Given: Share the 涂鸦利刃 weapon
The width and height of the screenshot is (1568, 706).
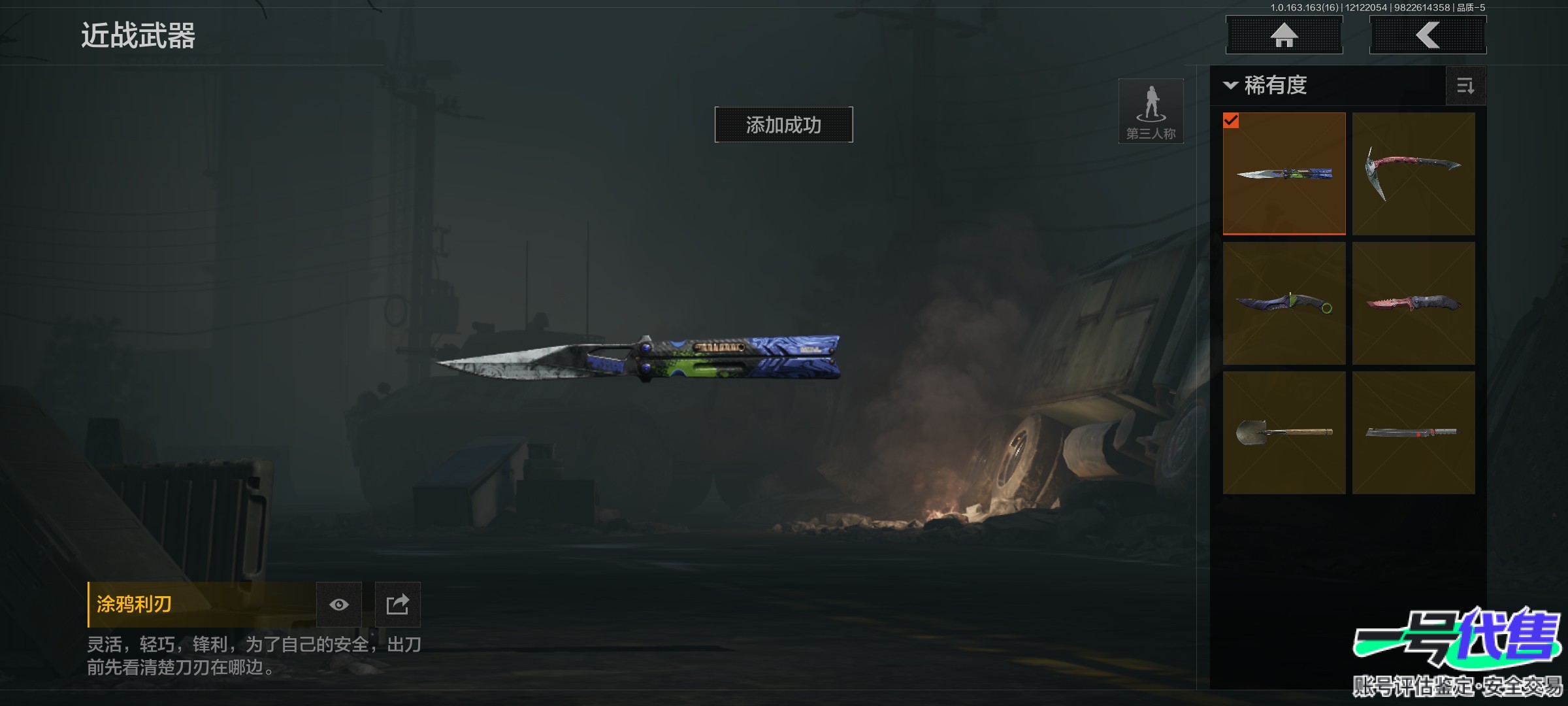Looking at the screenshot, I should tap(397, 605).
